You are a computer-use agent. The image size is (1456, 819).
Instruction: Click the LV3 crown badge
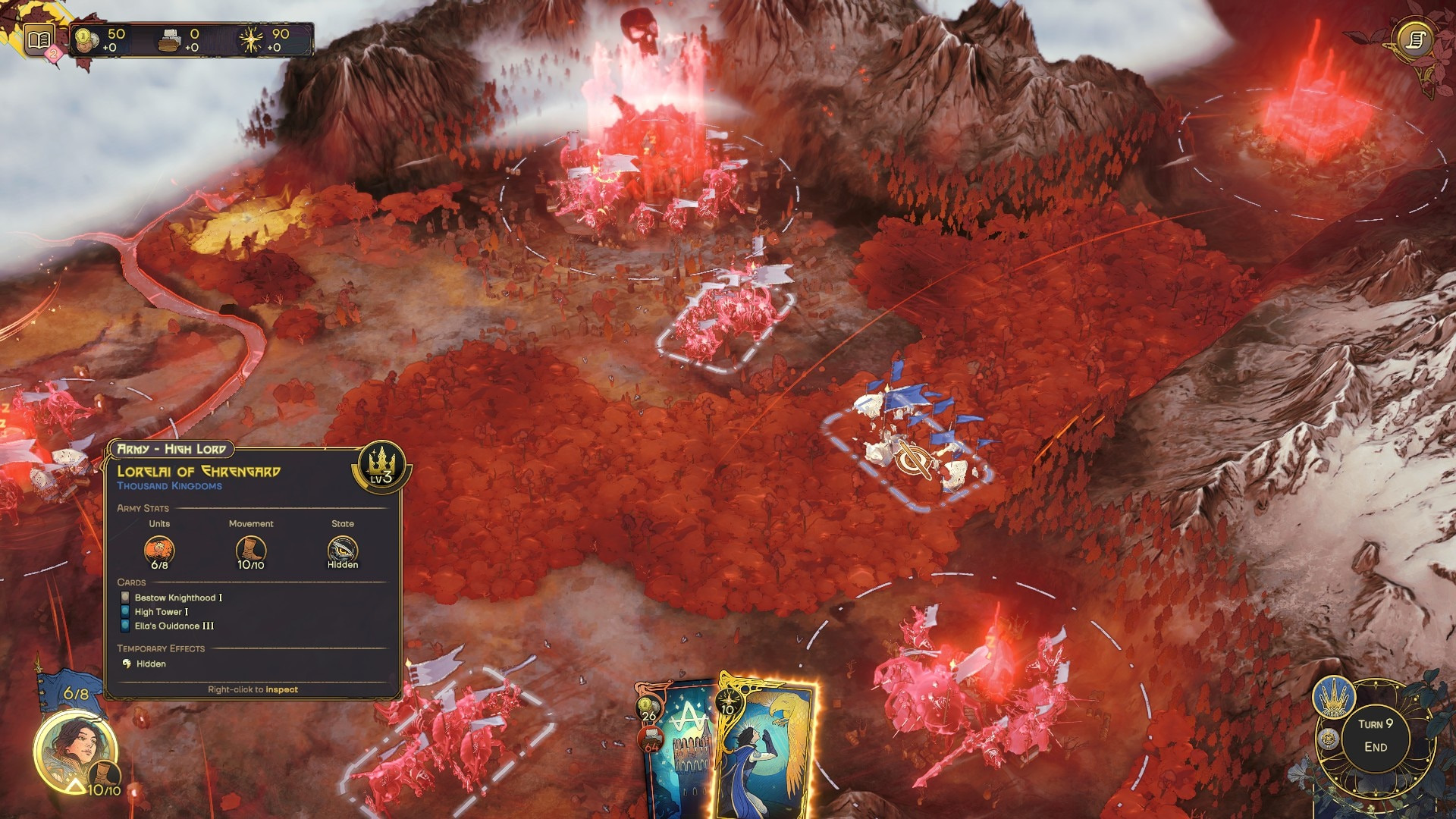381,466
